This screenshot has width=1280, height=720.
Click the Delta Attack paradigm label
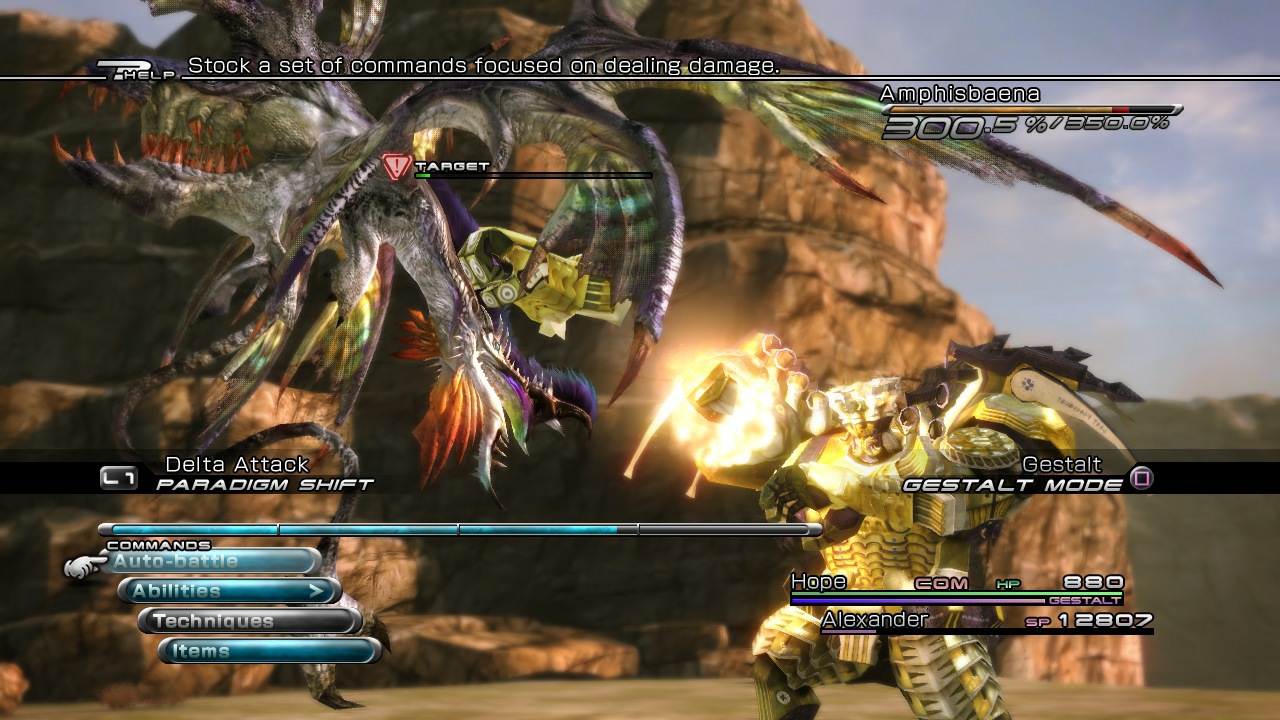[238, 464]
